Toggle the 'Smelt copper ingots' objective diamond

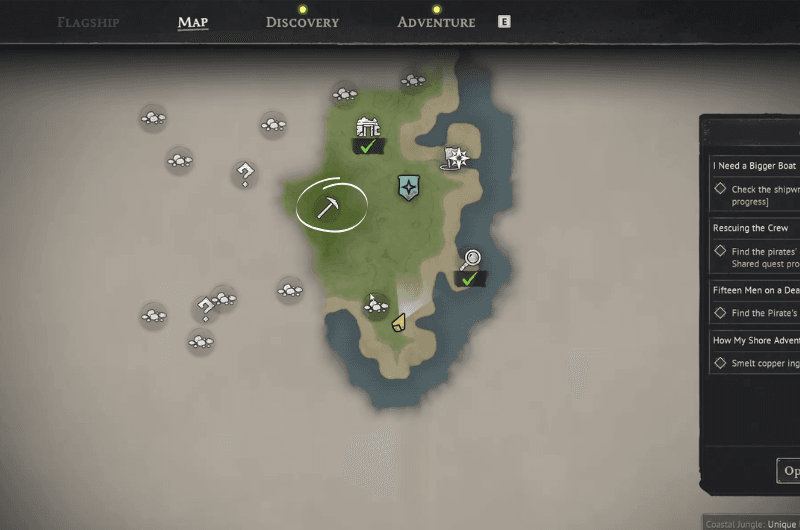tap(720, 363)
